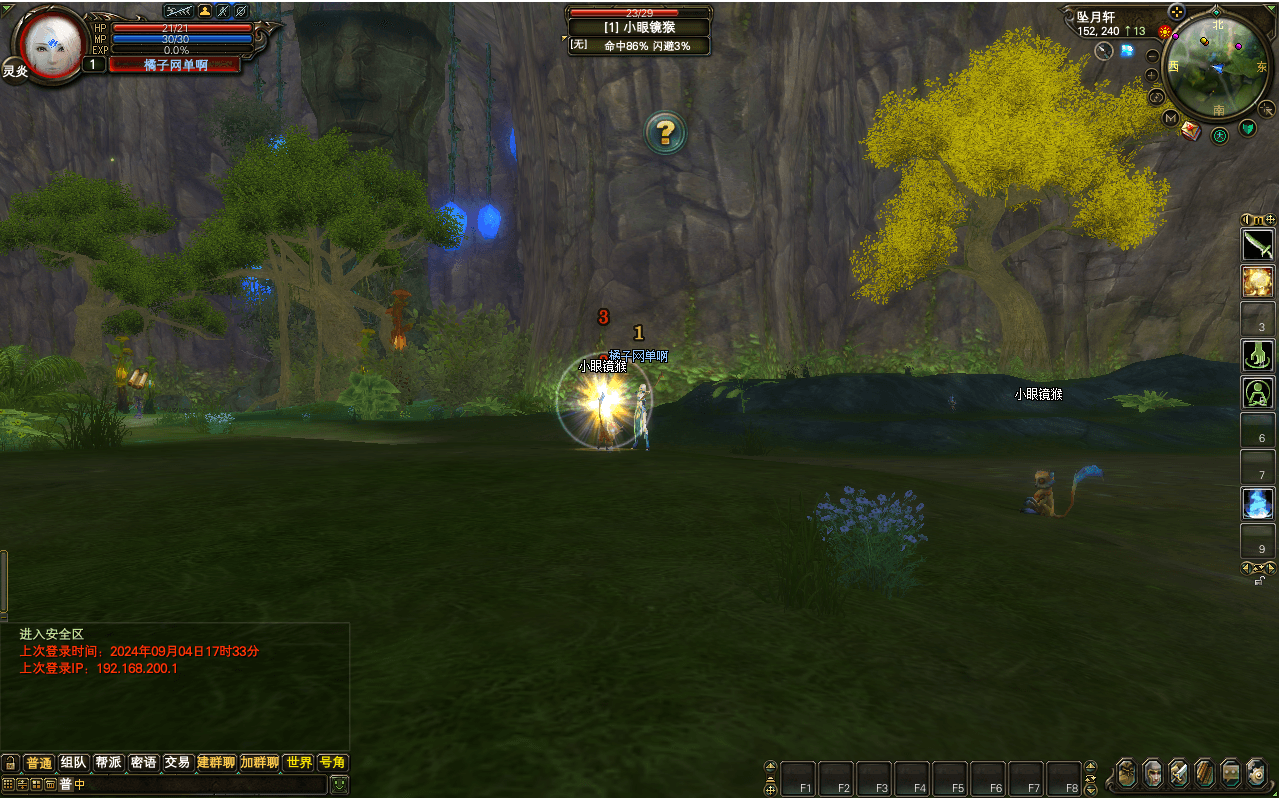Cast the blue flame skill
The height and width of the screenshot is (798, 1279).
pos(1257,502)
